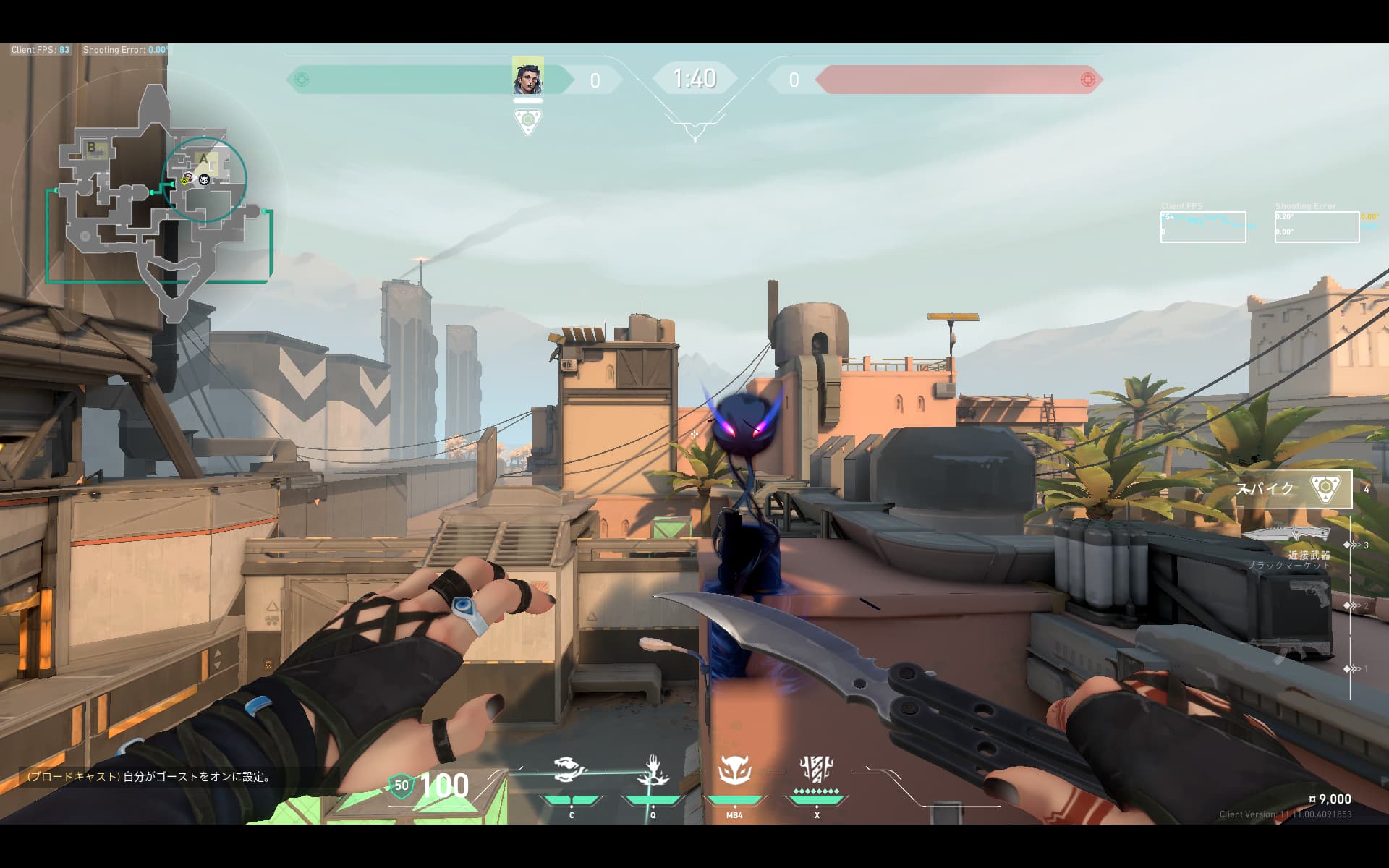Image resolution: width=1389 pixels, height=868 pixels.
Task: Click the Client FPS graph panel
Action: pyautogui.click(x=1203, y=226)
